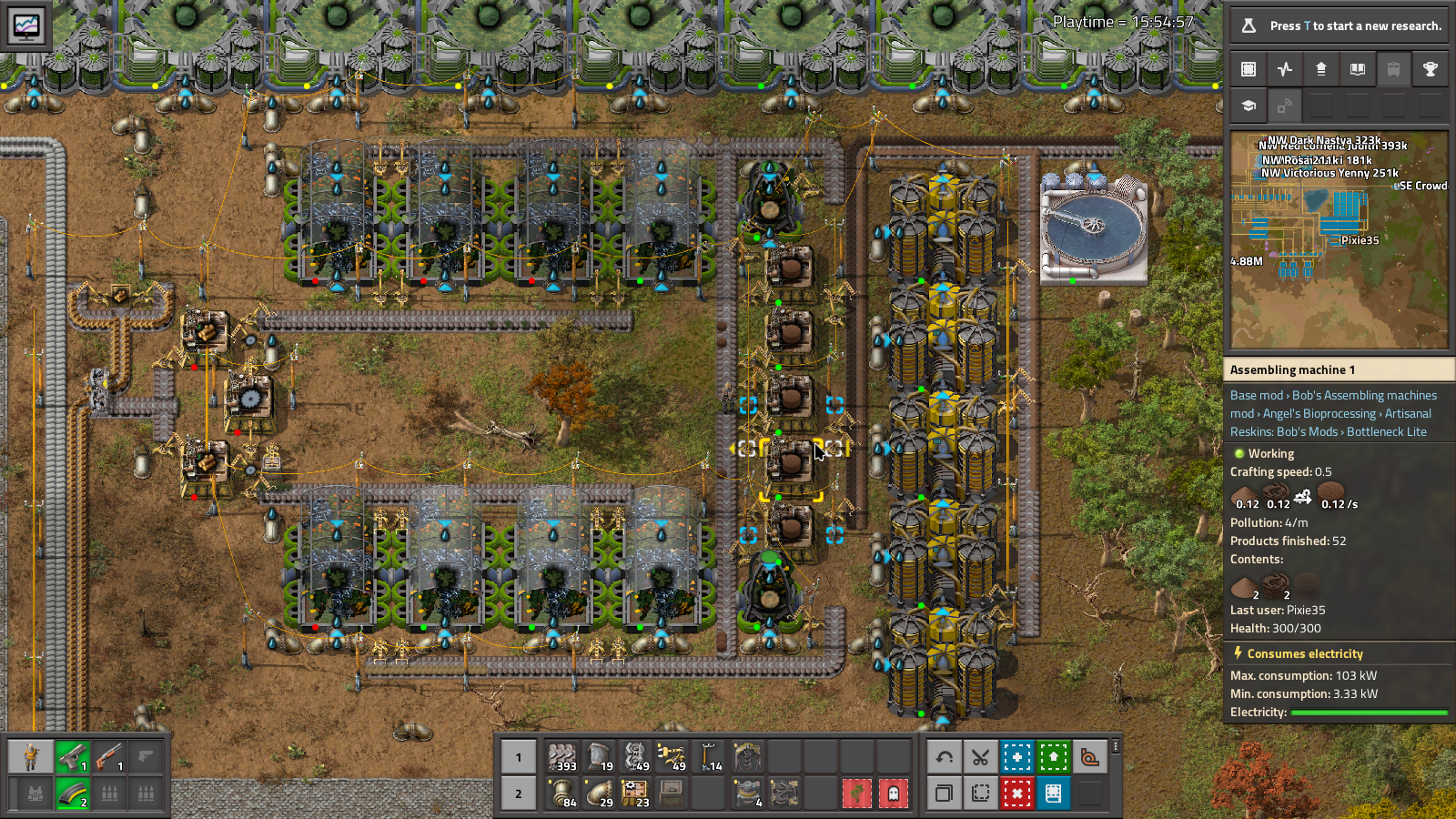The image size is (1456, 819).
Task: Select the pistol weapon slot
Action: point(73,757)
